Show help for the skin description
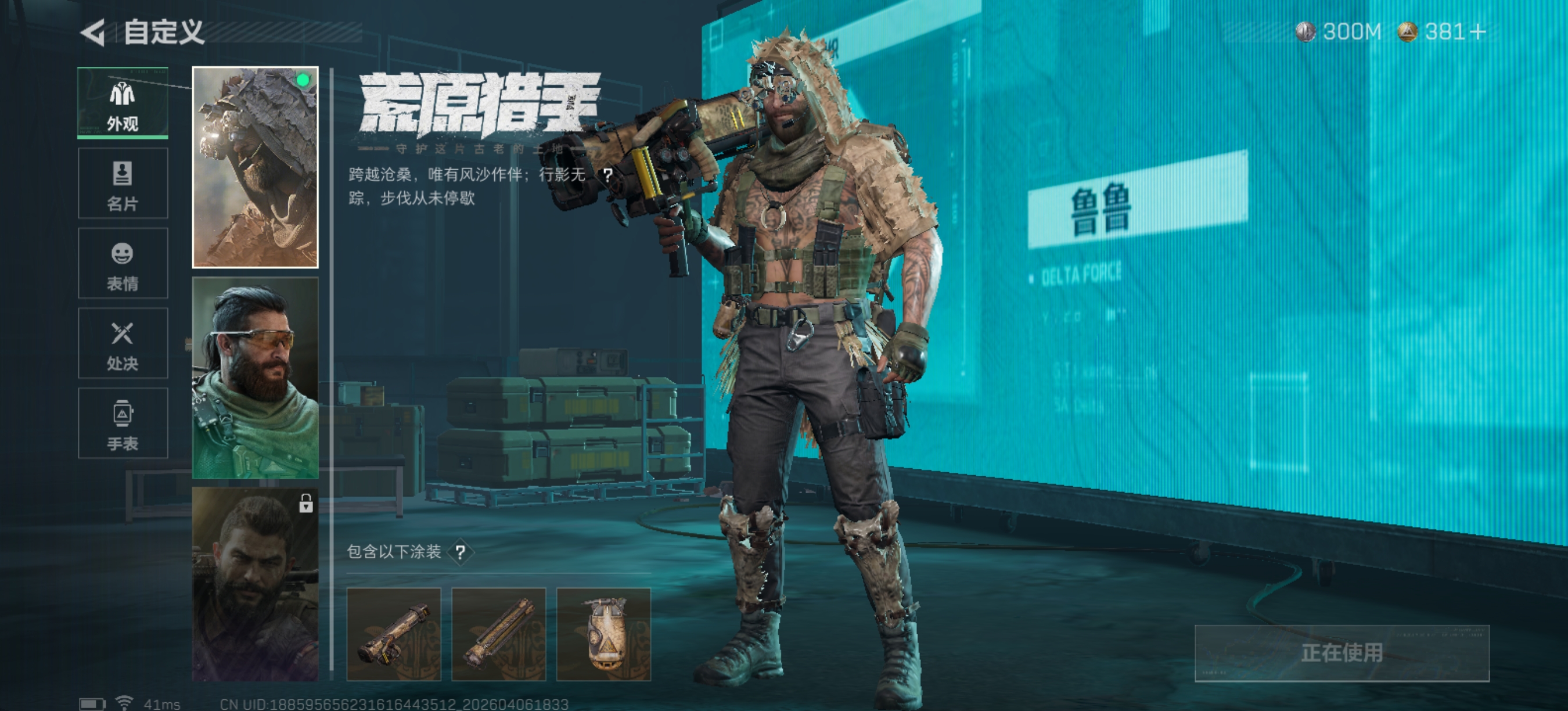The image size is (1568, 711). [x=607, y=175]
